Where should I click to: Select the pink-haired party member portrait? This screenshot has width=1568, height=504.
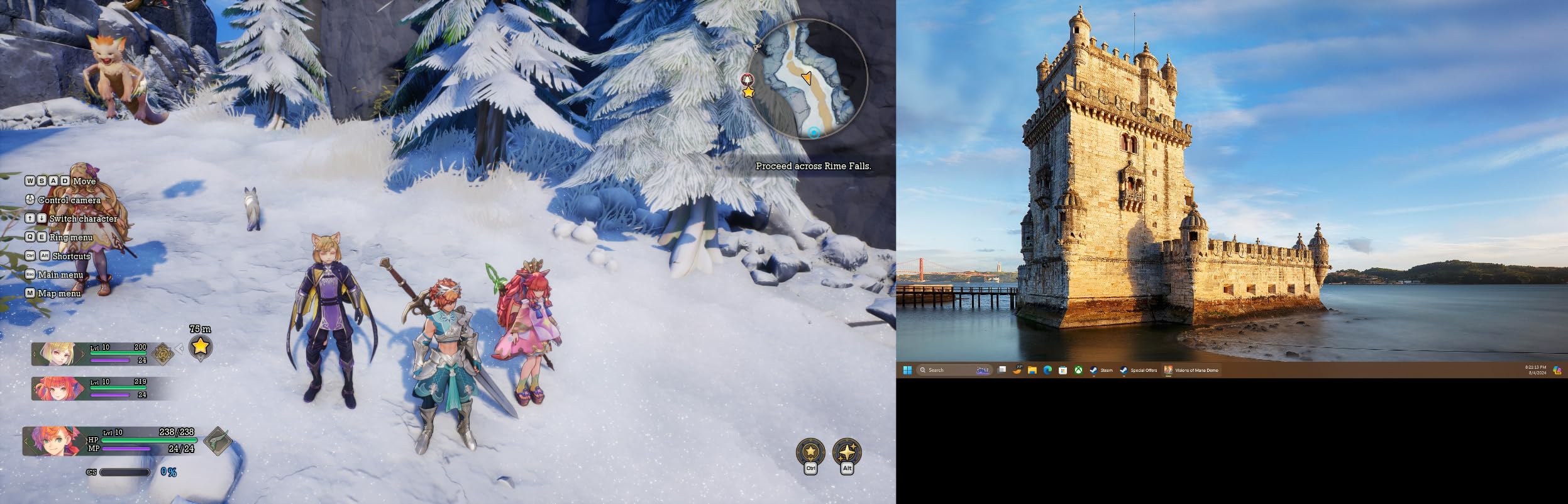pos(55,389)
